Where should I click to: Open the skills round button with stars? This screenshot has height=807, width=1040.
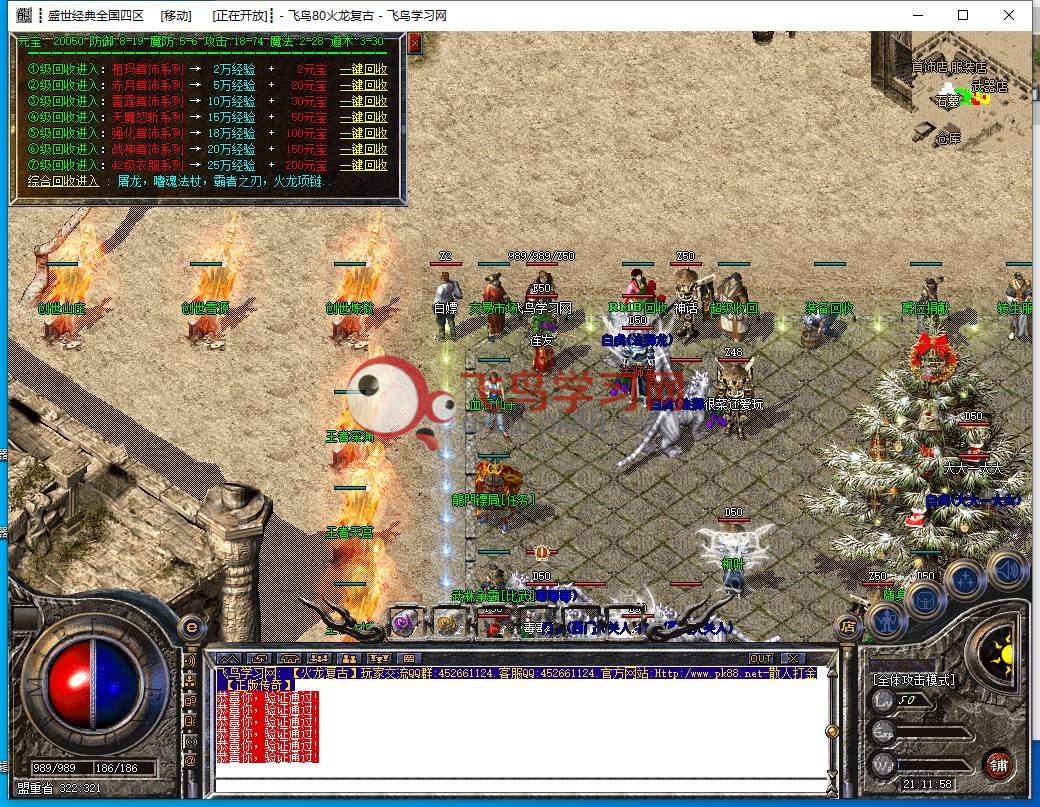pos(966,578)
